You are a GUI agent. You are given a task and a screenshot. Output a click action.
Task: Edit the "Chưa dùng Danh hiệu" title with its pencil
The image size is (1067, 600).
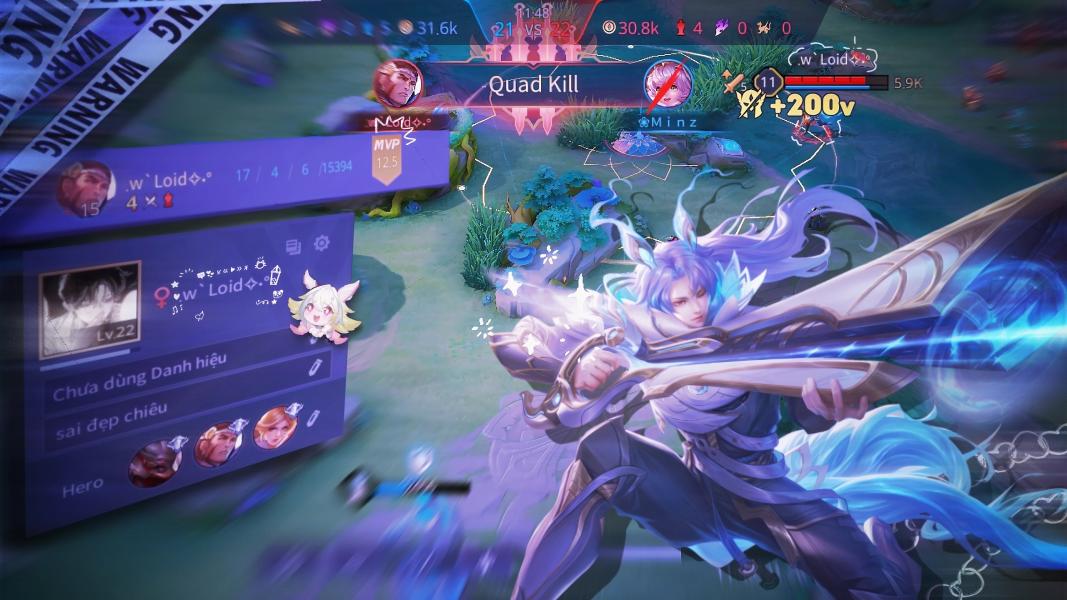tap(315, 364)
